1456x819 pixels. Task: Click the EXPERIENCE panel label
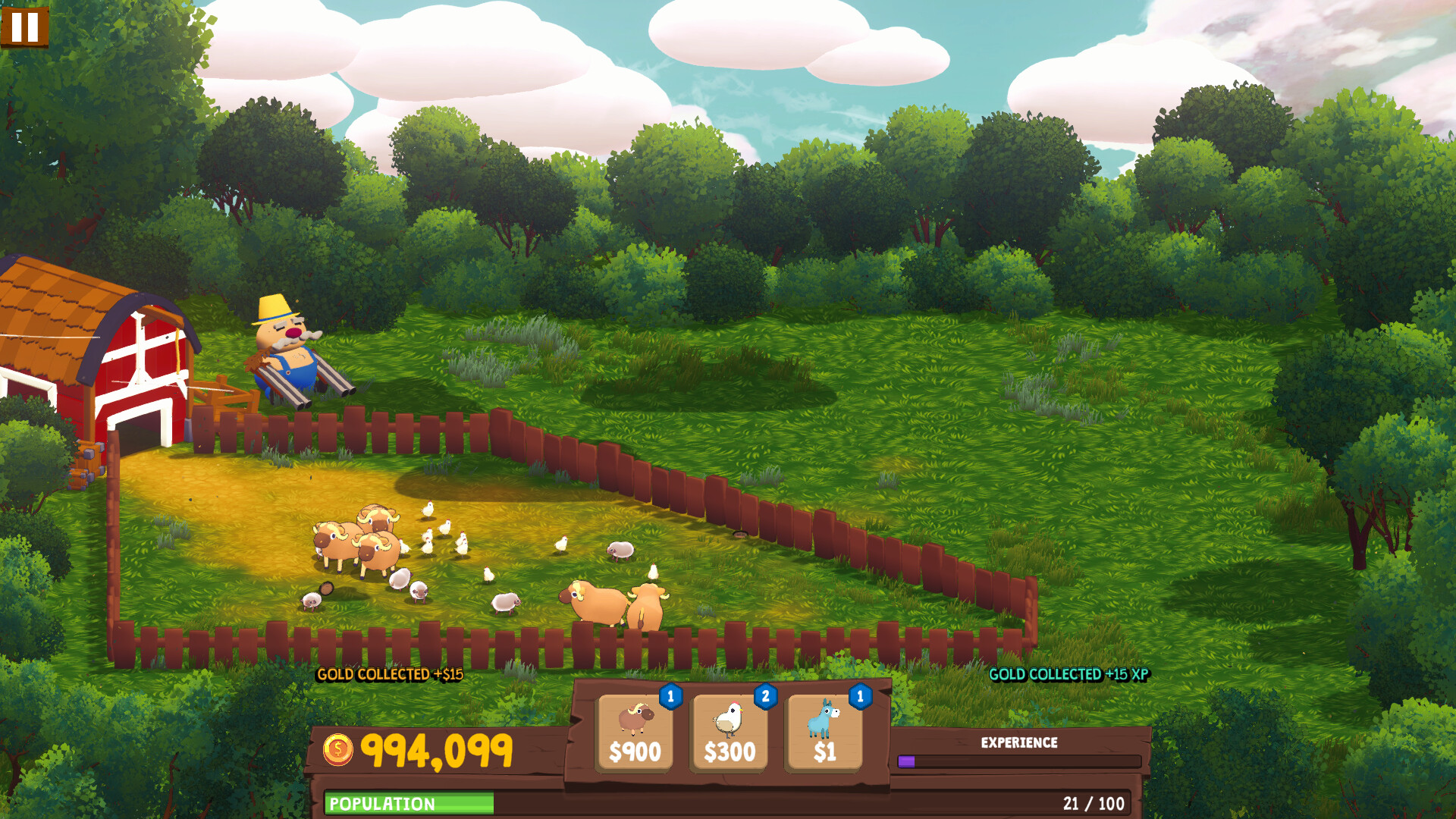tap(1020, 742)
